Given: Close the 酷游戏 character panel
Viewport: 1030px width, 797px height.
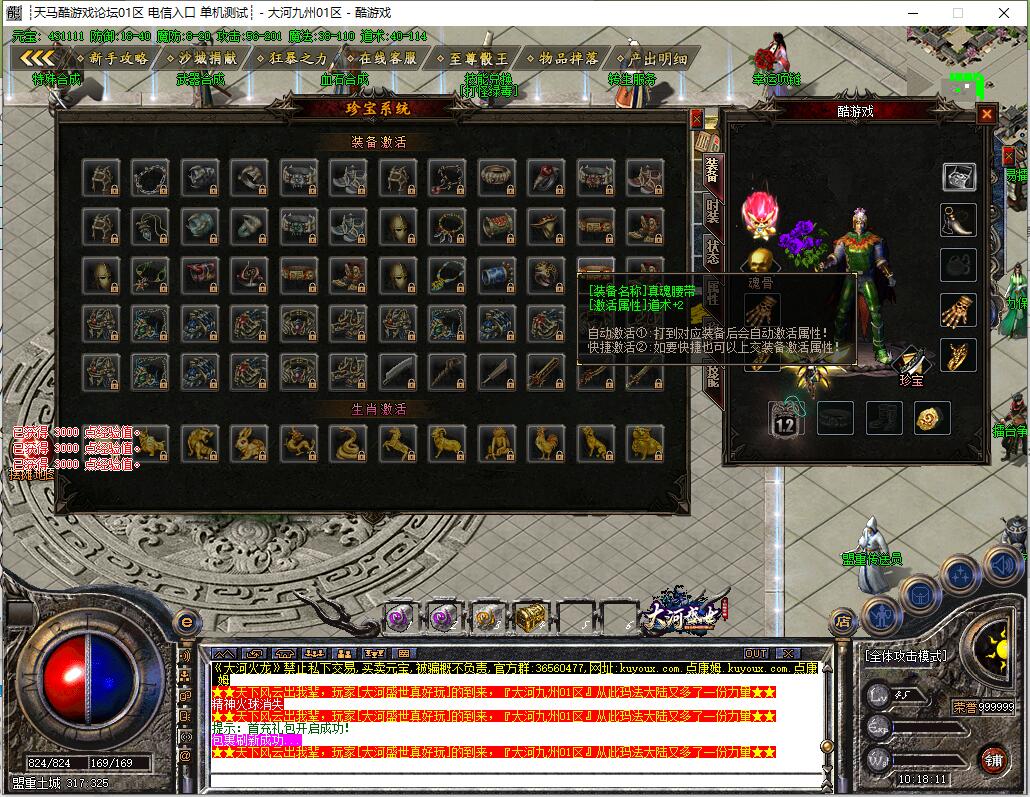Looking at the screenshot, I should click(x=987, y=114).
